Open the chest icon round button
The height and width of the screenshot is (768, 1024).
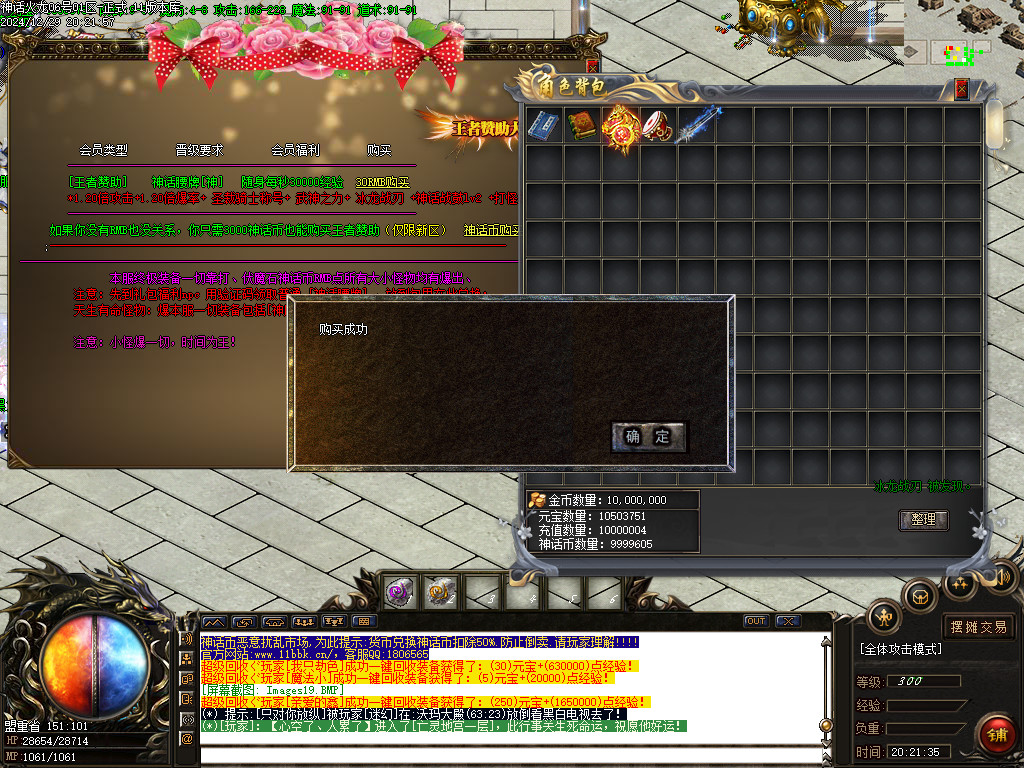(x=919, y=596)
